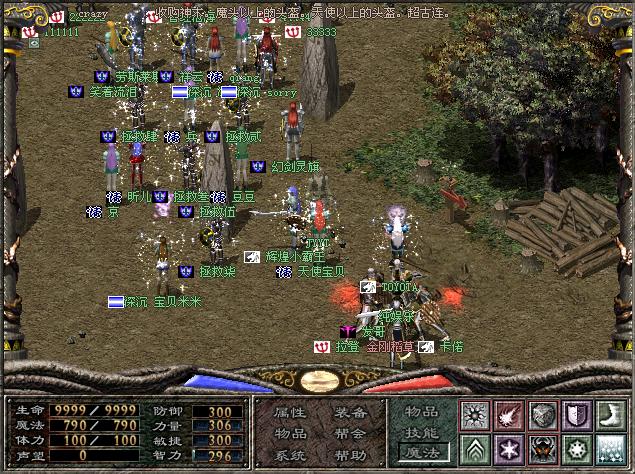Viewport: 635px width, 474px height.
Task: Switch hotbar to 技能 skills tab
Action: click(421, 431)
